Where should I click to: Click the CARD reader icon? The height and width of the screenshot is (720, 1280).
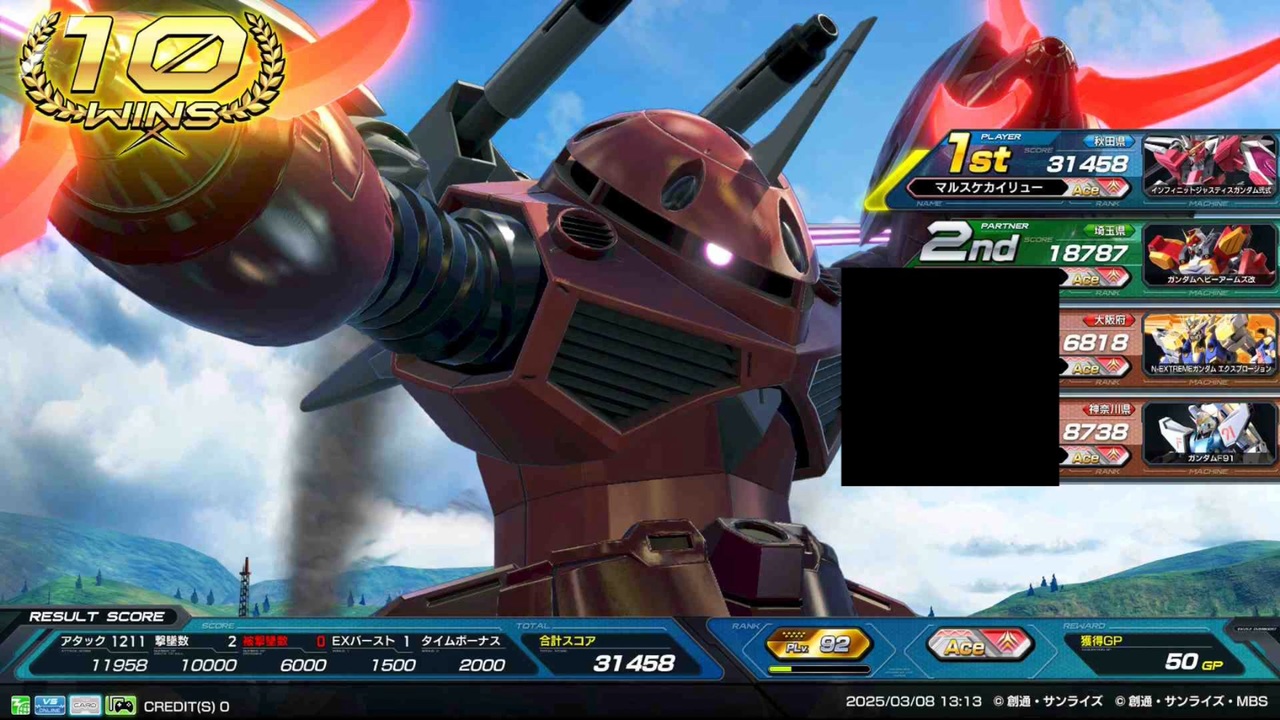(84, 706)
